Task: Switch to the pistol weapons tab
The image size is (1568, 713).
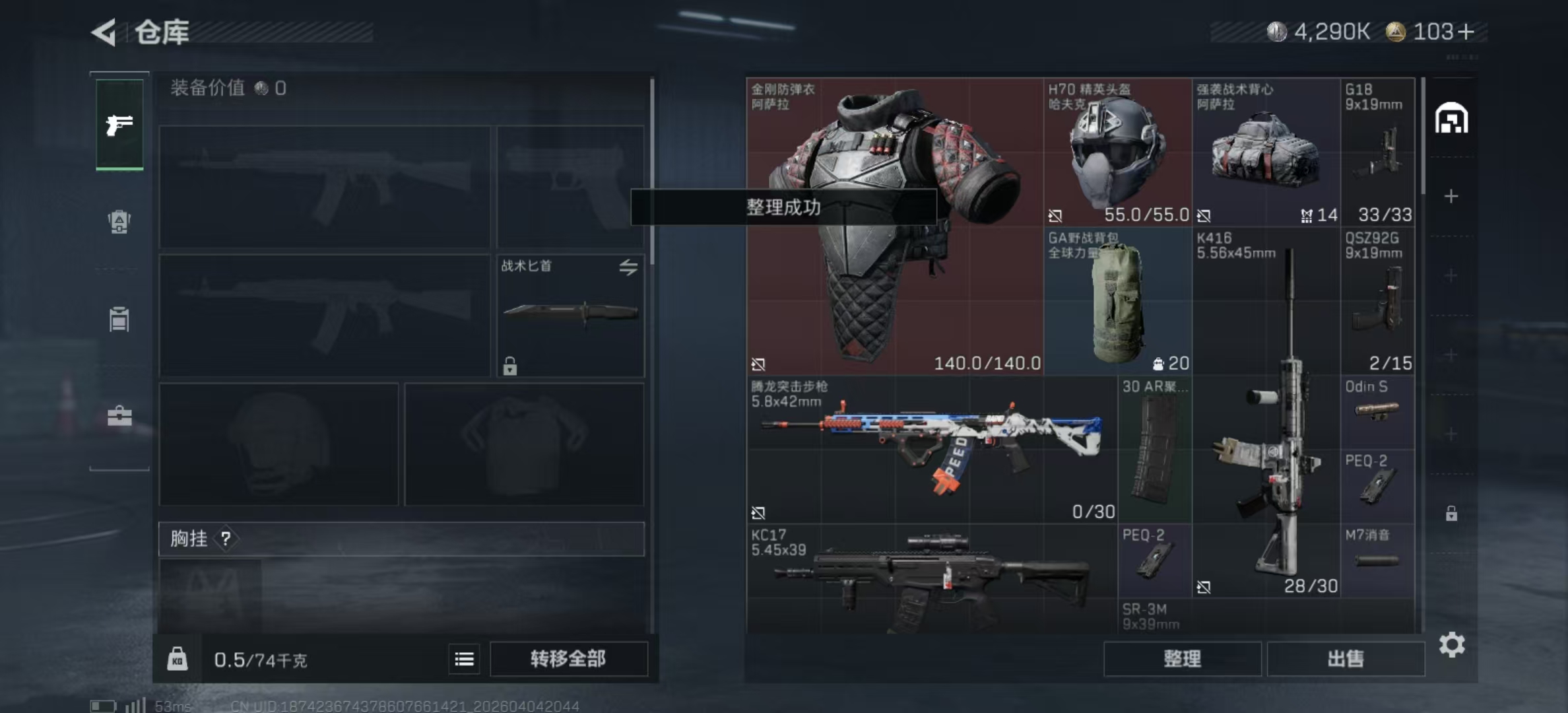Action: (119, 124)
